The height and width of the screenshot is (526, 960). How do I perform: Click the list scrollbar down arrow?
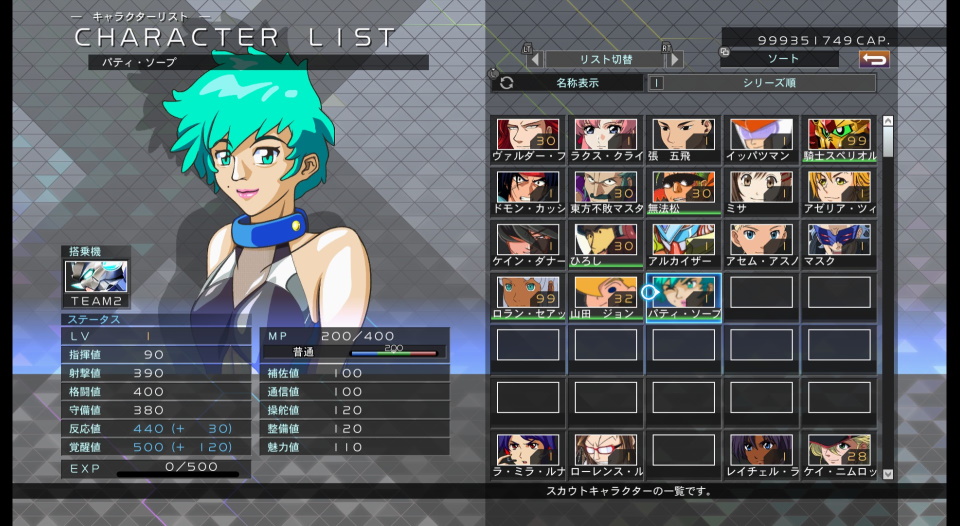[887, 474]
